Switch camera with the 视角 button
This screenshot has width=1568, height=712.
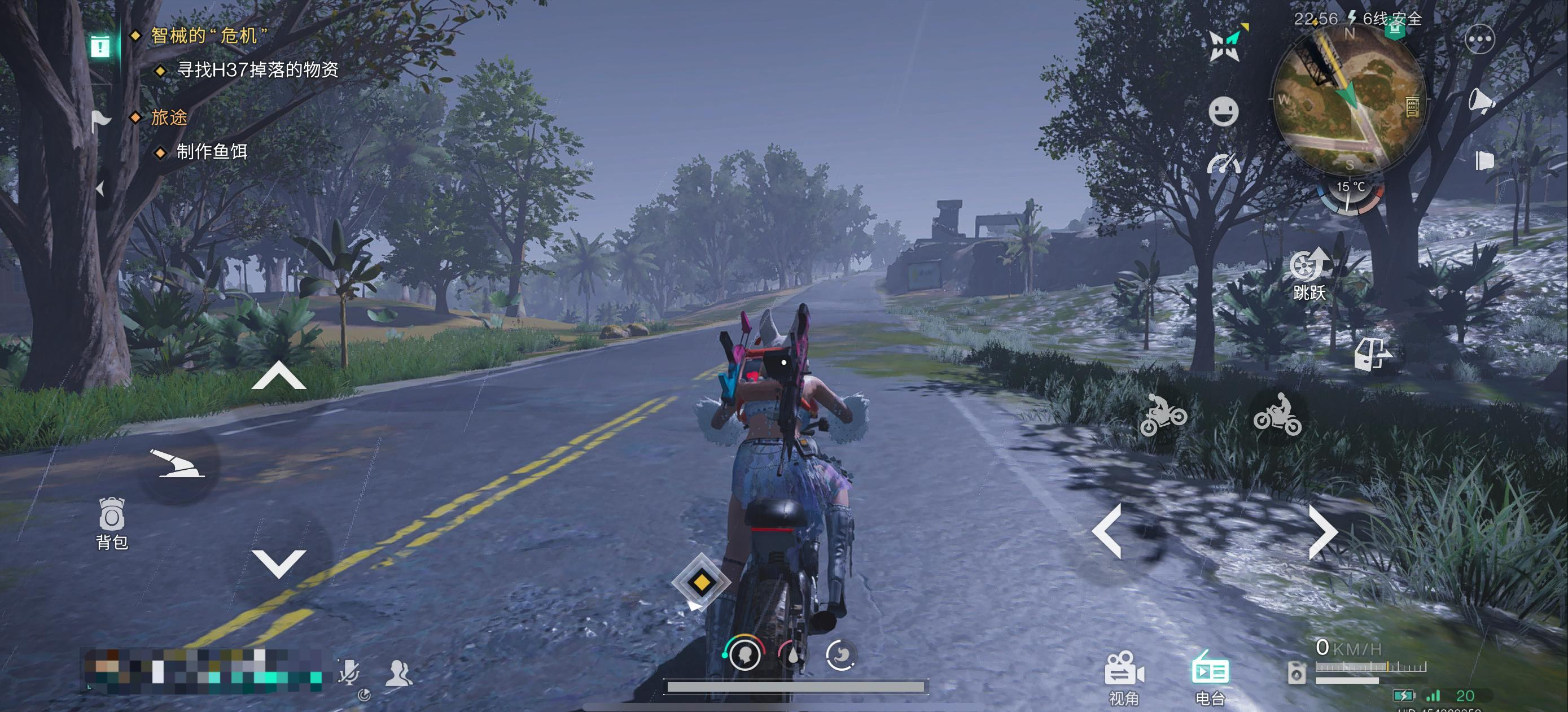(1123, 678)
